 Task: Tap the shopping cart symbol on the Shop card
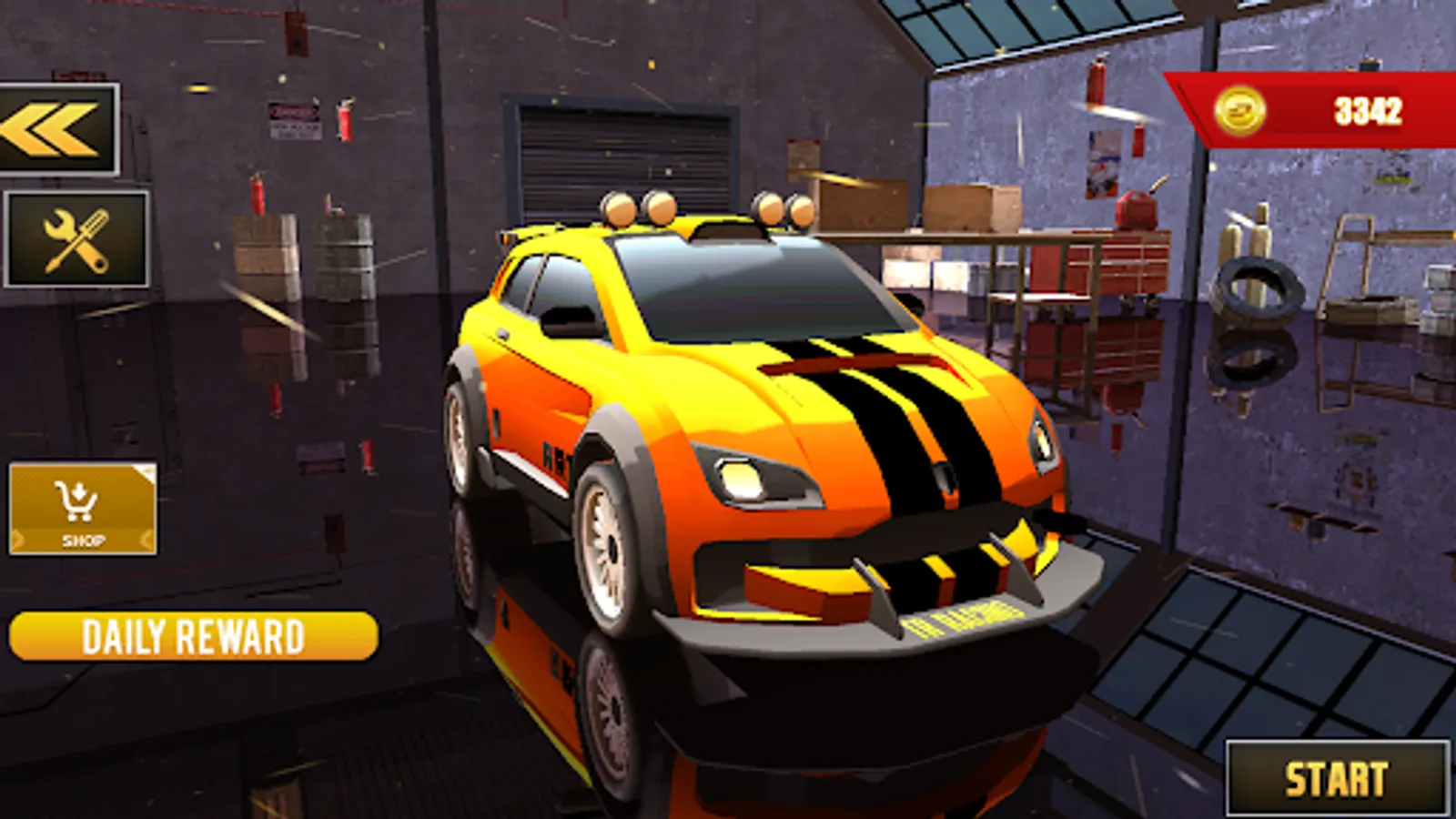[x=77, y=500]
